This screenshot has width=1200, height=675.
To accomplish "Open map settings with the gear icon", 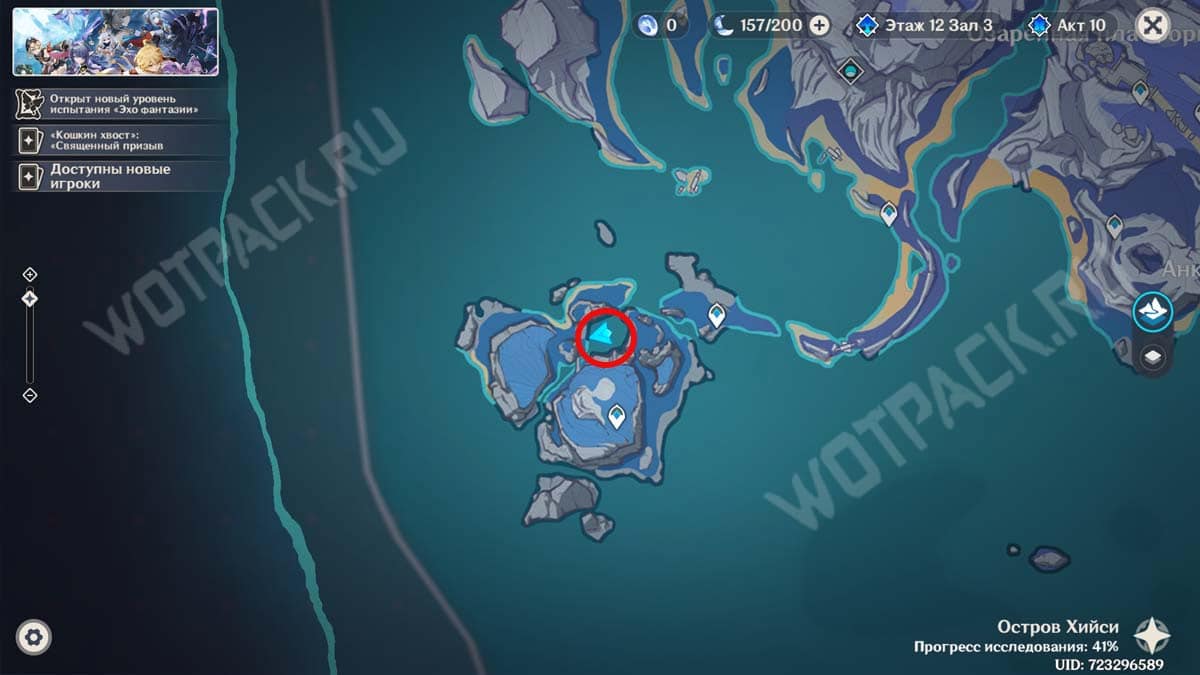I will pos(34,637).
